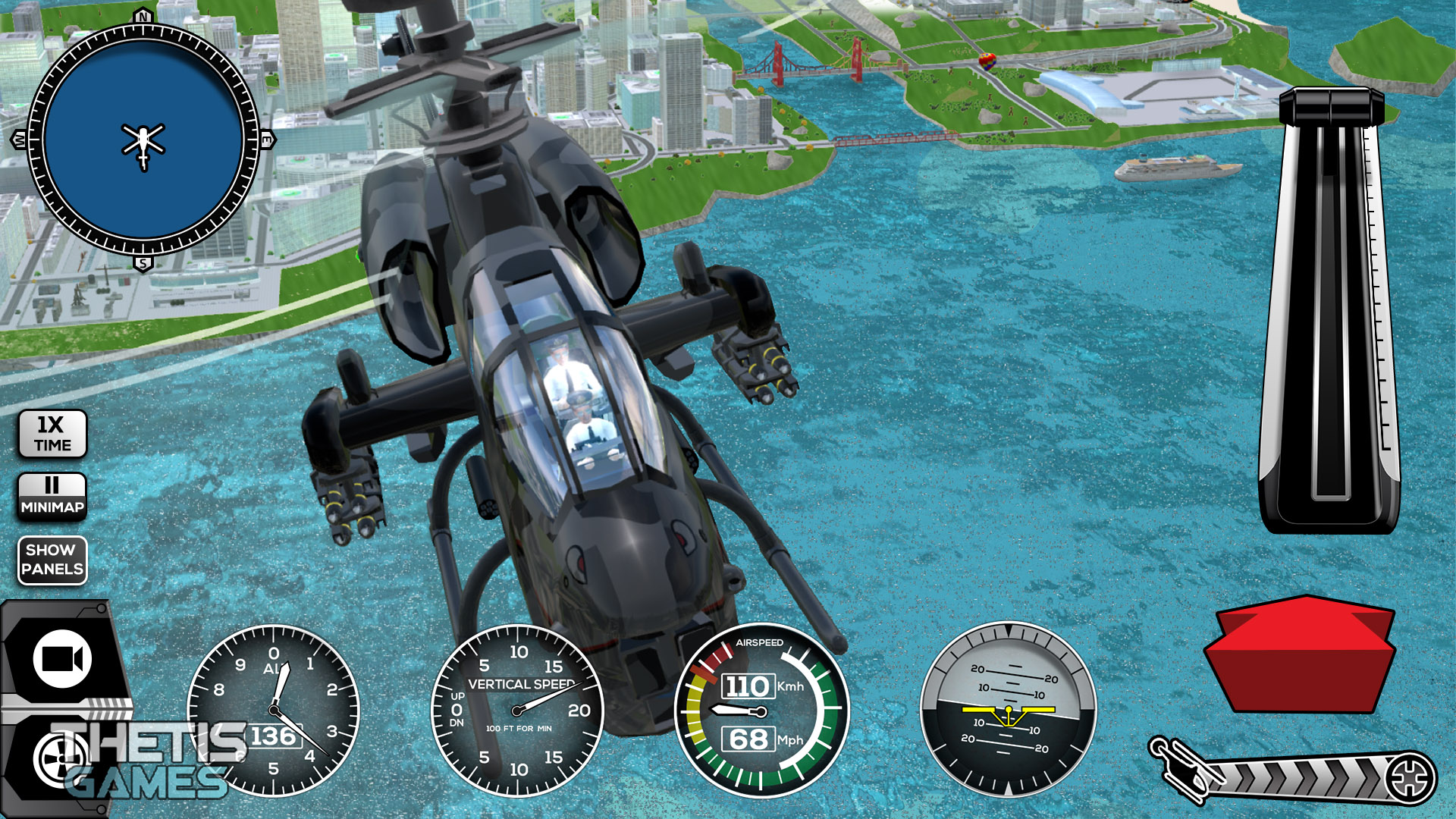Open time multiplier options
The image size is (1456, 819).
pos(52,432)
